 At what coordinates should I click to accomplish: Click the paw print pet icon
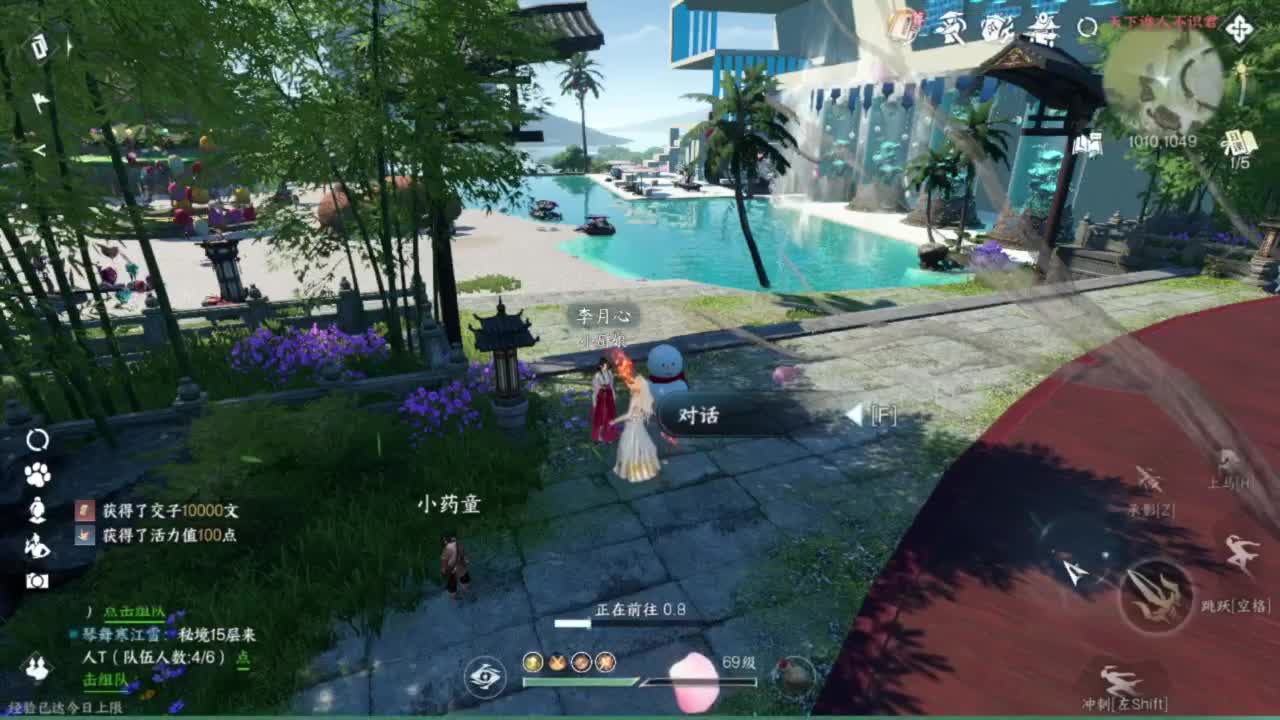[39, 474]
